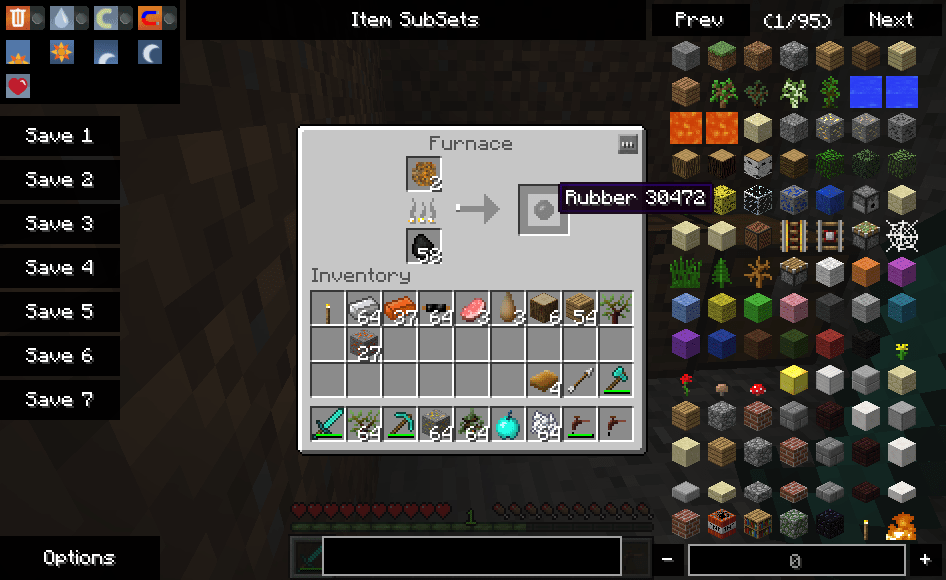
Task: Toggle rain with the water drop icon
Action: (62, 18)
